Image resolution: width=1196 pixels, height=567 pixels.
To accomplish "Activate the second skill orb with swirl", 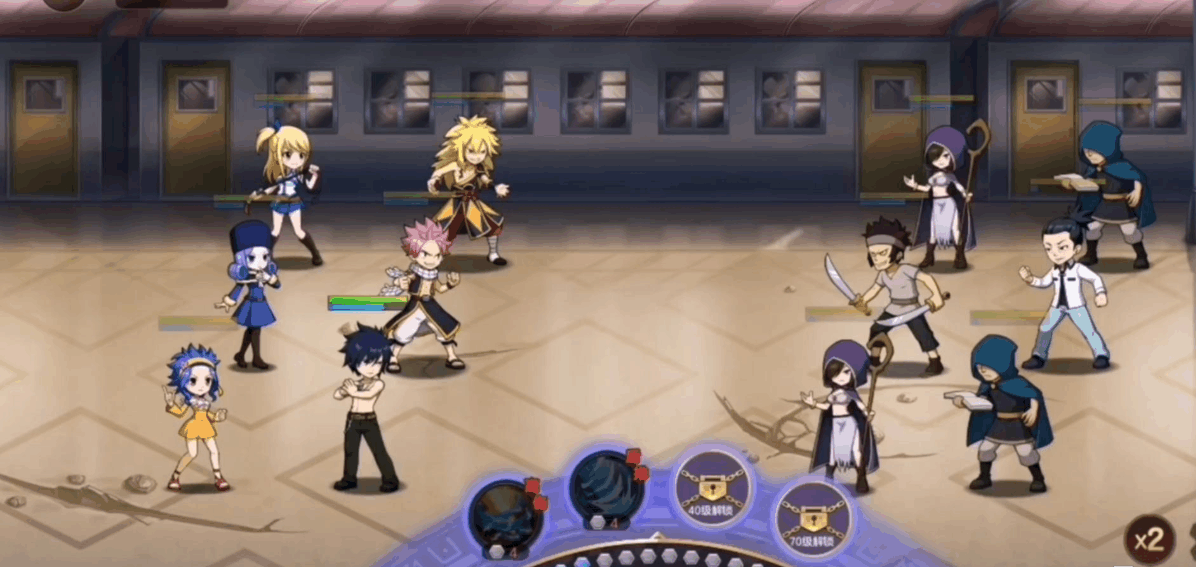I will [x=605, y=486].
